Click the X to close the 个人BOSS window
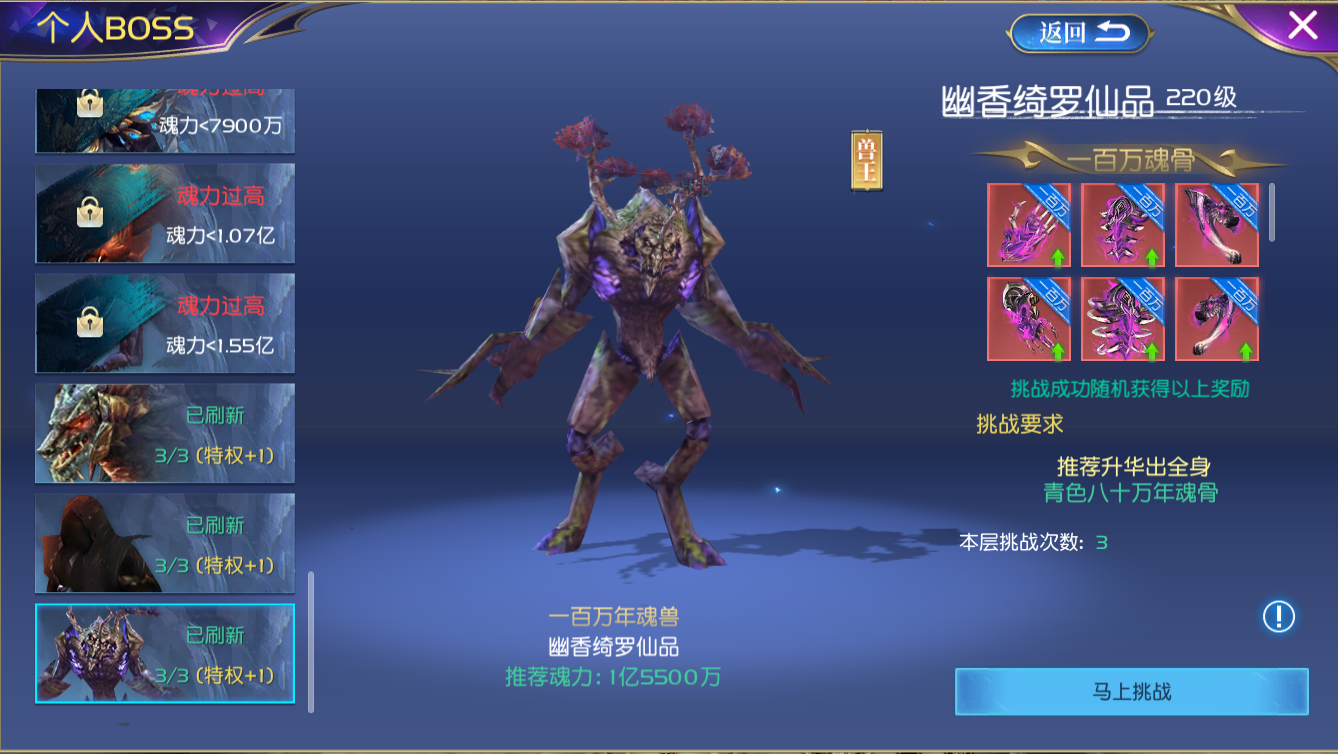Viewport: 1338px width, 754px height. click(x=1303, y=26)
